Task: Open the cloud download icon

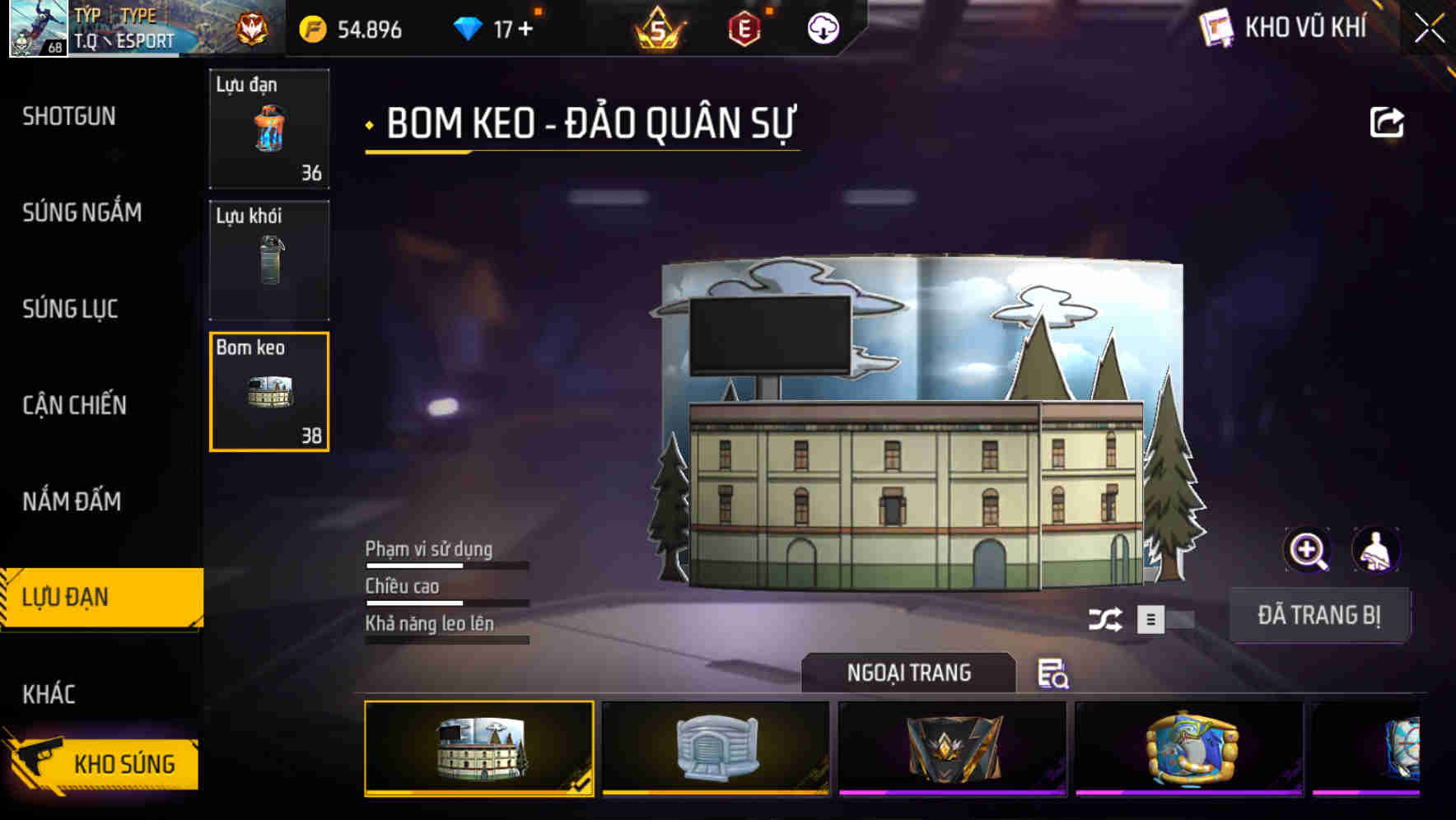Action: (x=823, y=30)
